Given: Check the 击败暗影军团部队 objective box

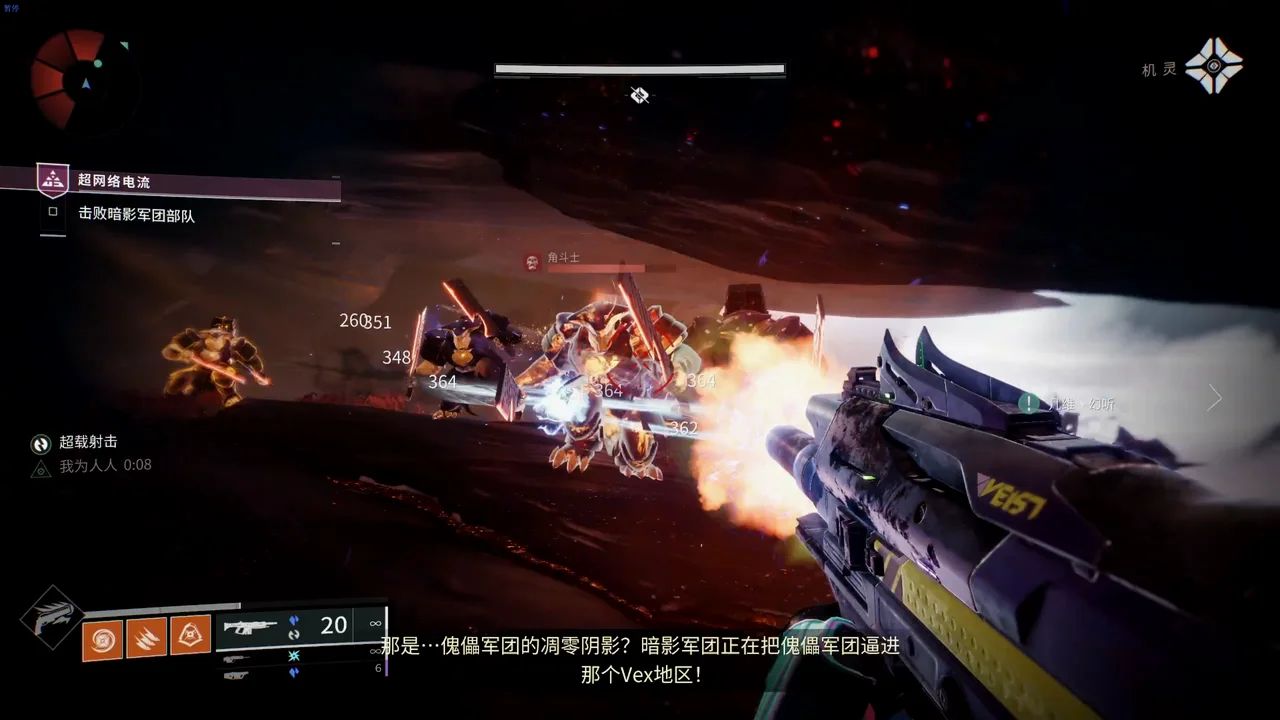Looking at the screenshot, I should 53,212.
